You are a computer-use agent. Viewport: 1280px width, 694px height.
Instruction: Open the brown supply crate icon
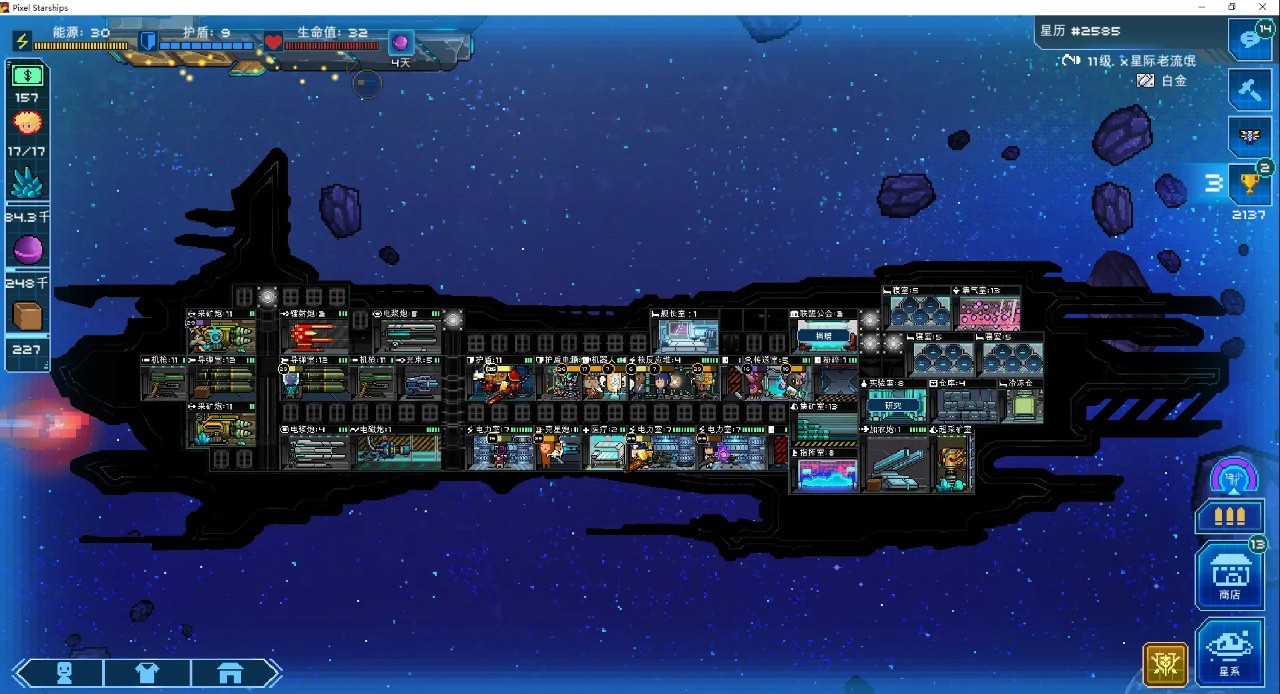tap(27, 316)
